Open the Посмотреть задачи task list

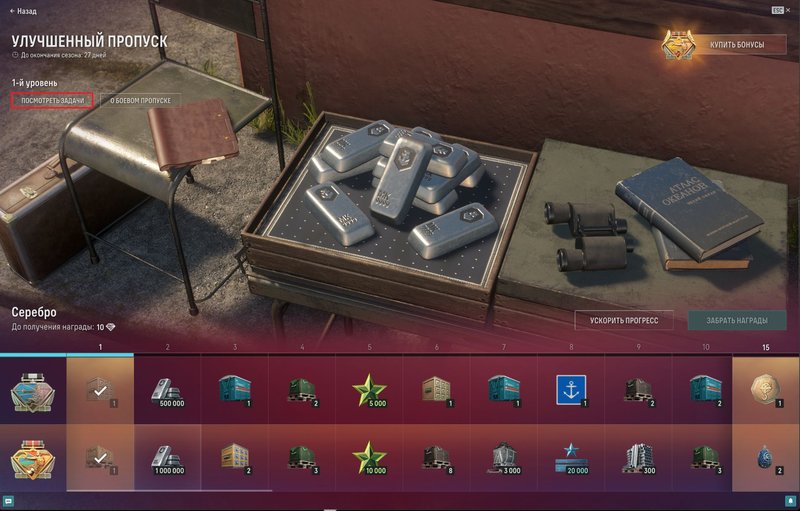pos(54,101)
